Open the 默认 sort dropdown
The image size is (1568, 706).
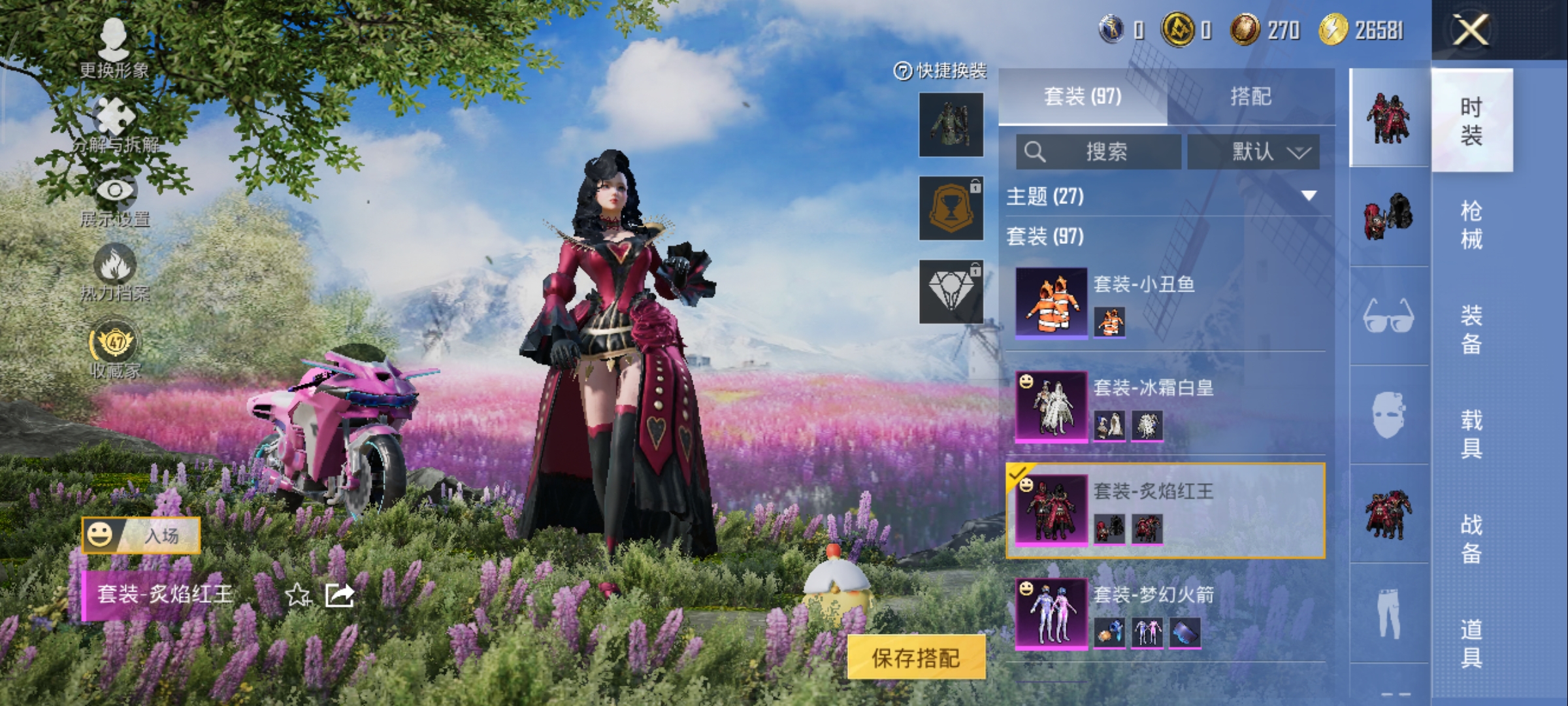1253,152
